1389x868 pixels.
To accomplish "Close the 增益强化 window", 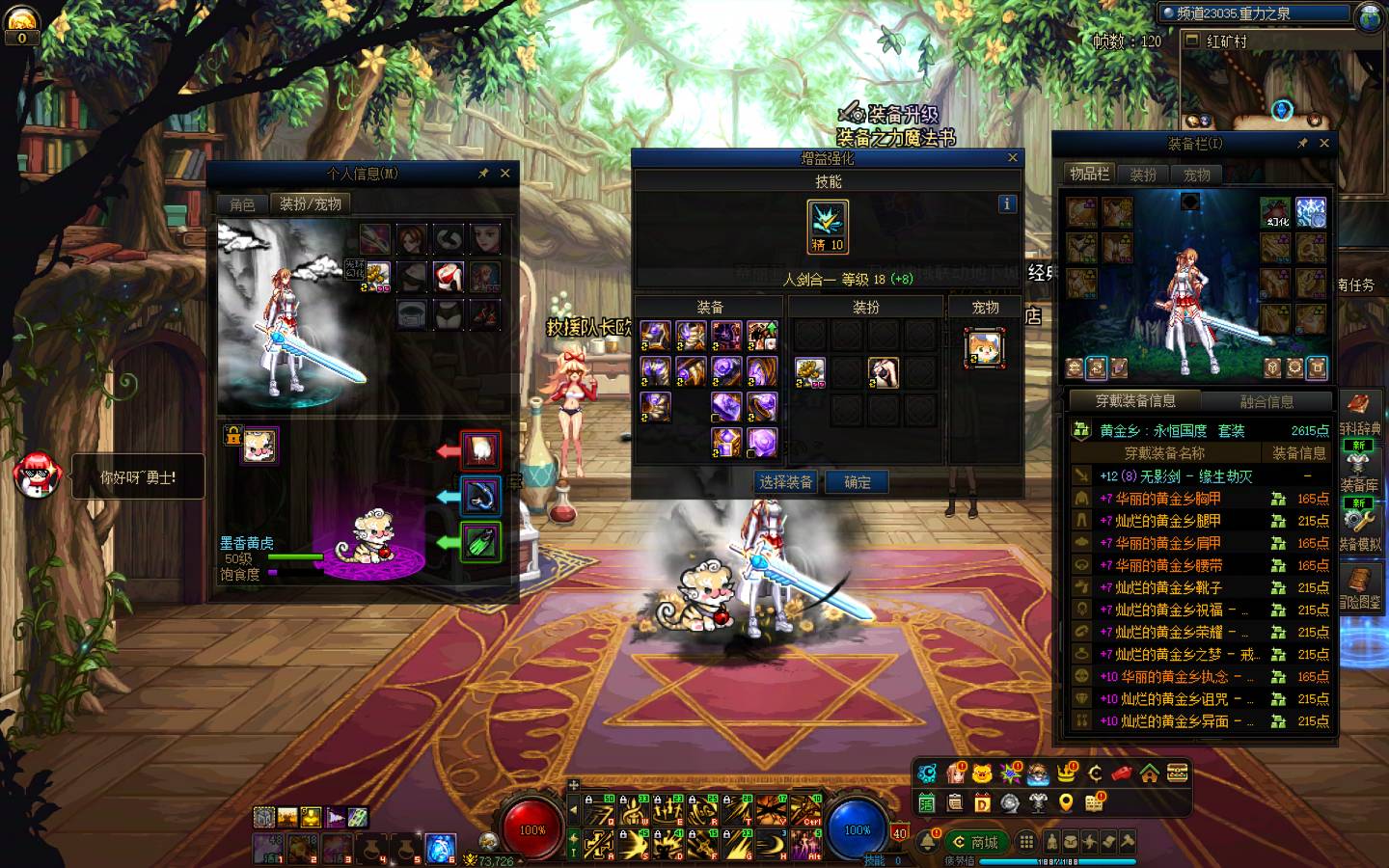I will tap(1012, 157).
